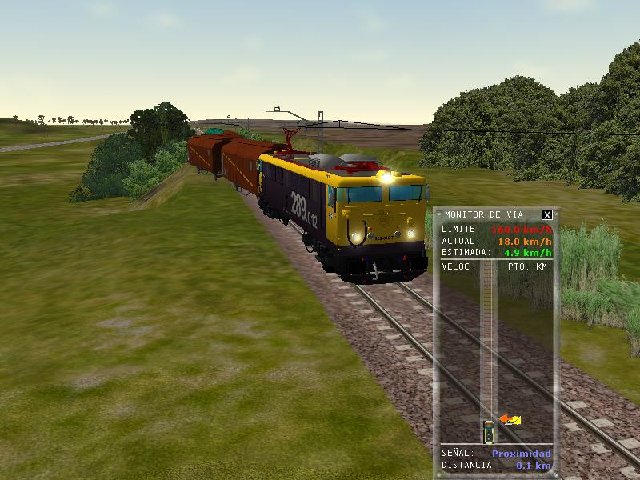Screen dimensions: 640x480
Task: Close the Monitor de Via window
Action: (x=547, y=214)
